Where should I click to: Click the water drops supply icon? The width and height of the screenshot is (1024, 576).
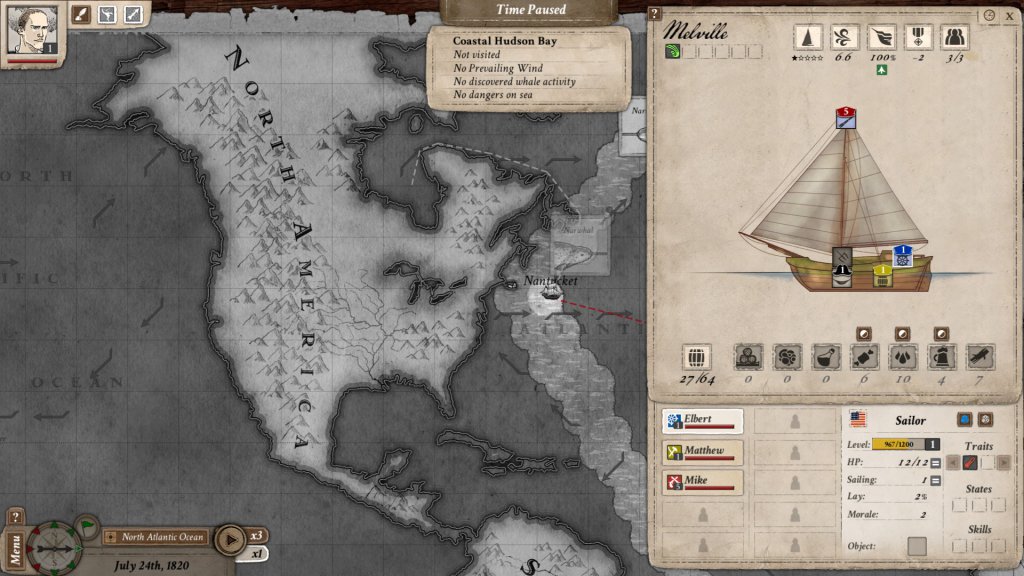click(901, 357)
